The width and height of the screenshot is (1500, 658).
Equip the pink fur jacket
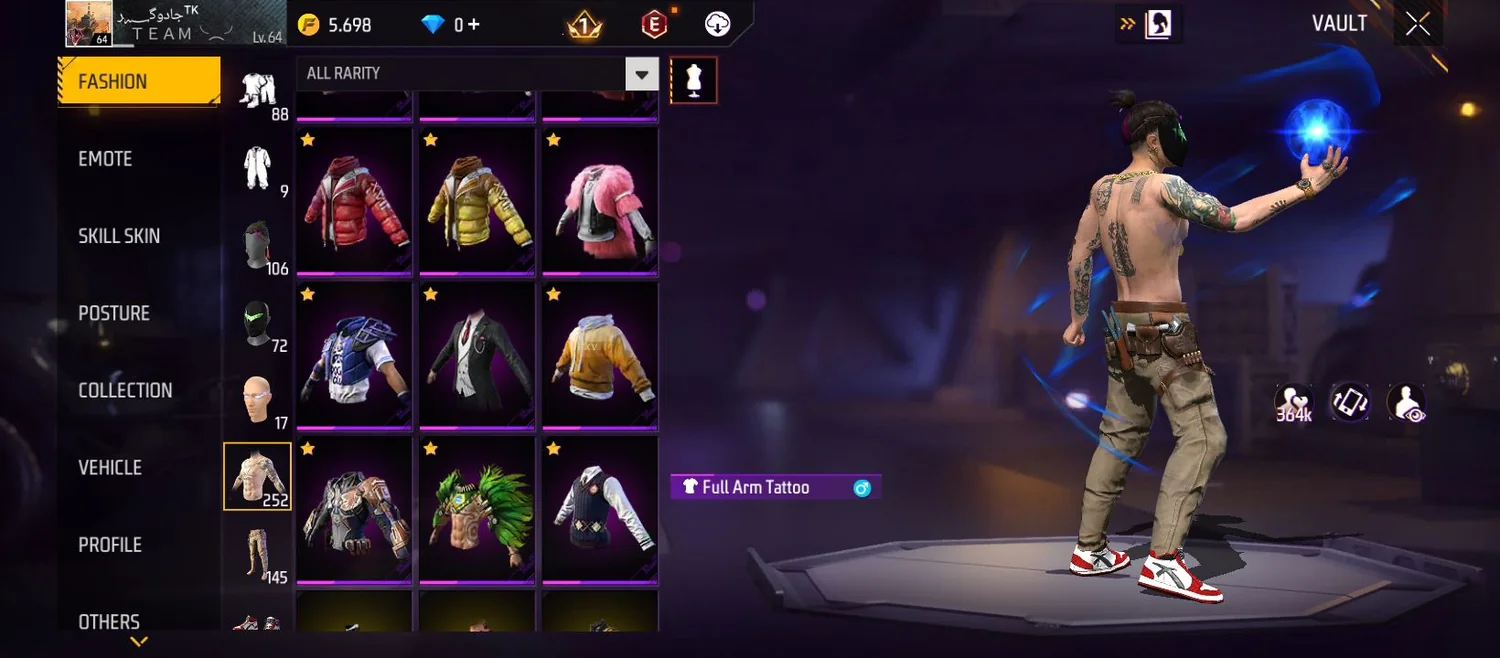pyautogui.click(x=600, y=201)
